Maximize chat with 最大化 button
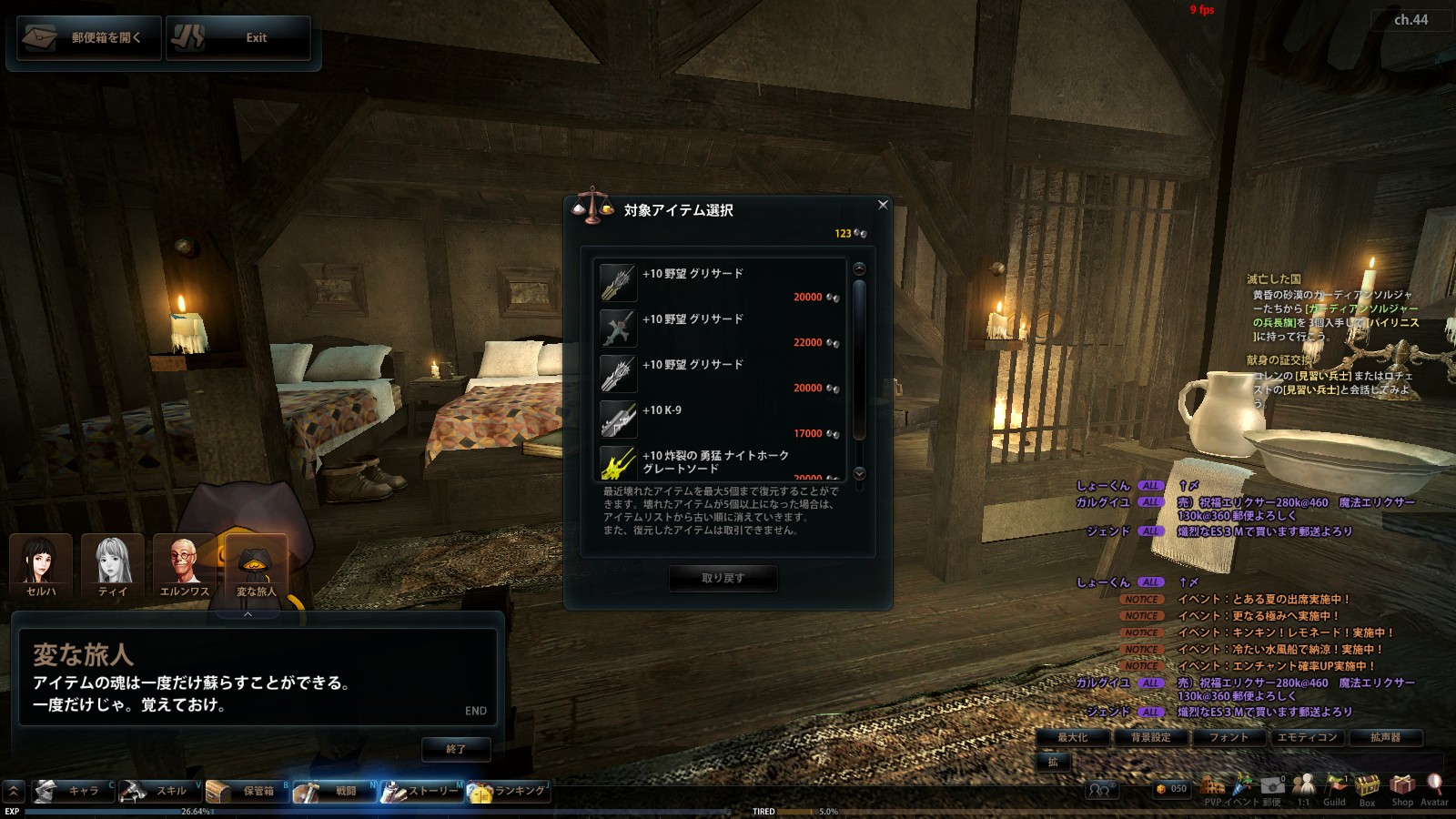Image resolution: width=1456 pixels, height=819 pixels. pos(1072,737)
